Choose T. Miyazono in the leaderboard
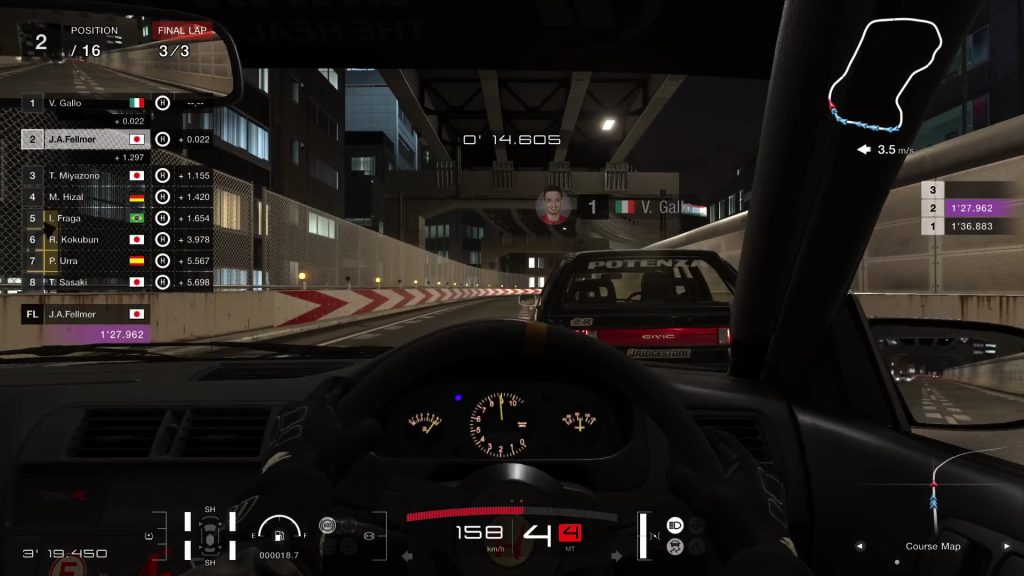The height and width of the screenshot is (576, 1024). [85, 175]
